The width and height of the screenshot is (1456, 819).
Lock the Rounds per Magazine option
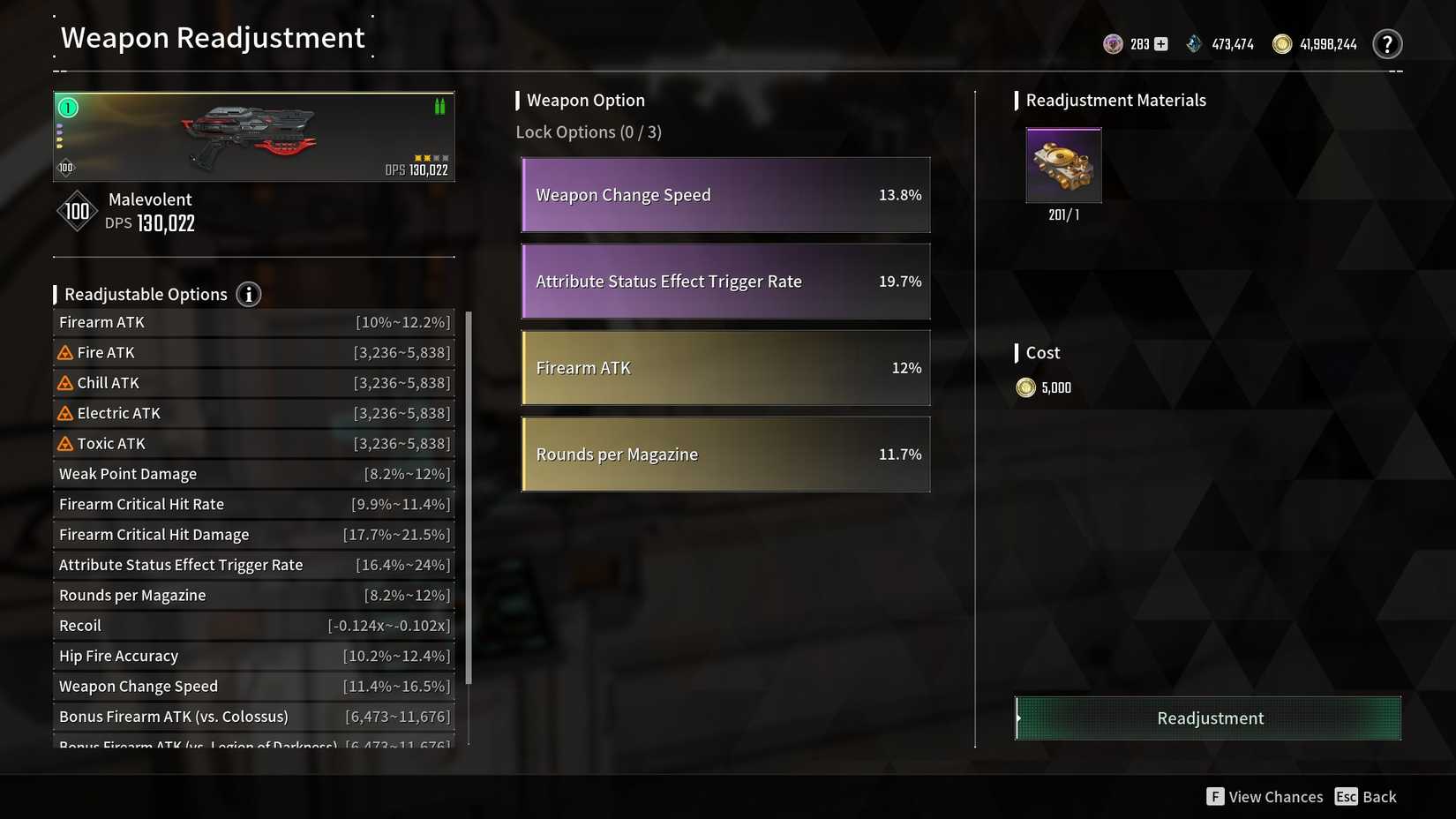[x=725, y=455]
